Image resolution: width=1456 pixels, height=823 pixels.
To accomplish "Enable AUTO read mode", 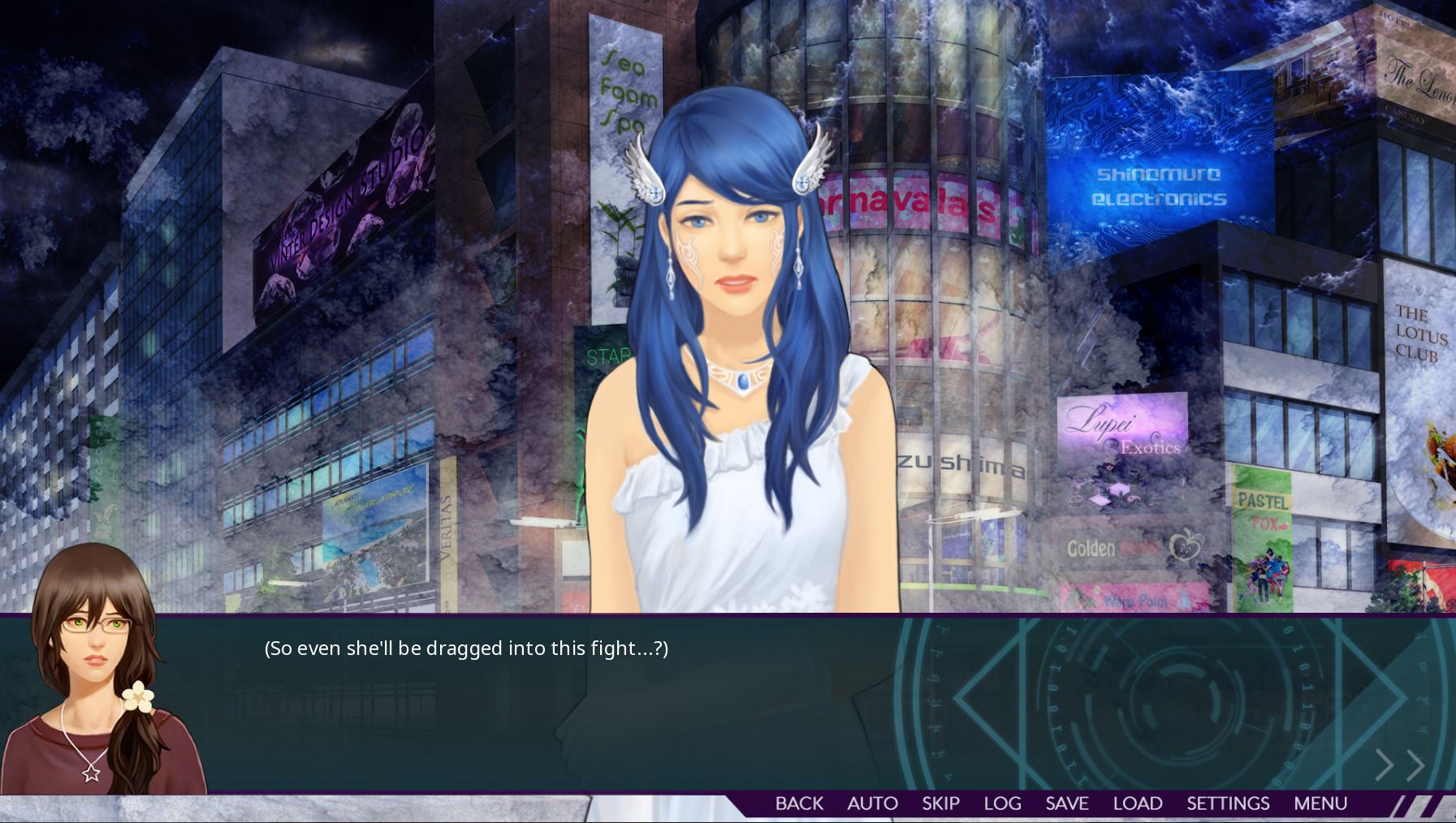I will coord(873,804).
